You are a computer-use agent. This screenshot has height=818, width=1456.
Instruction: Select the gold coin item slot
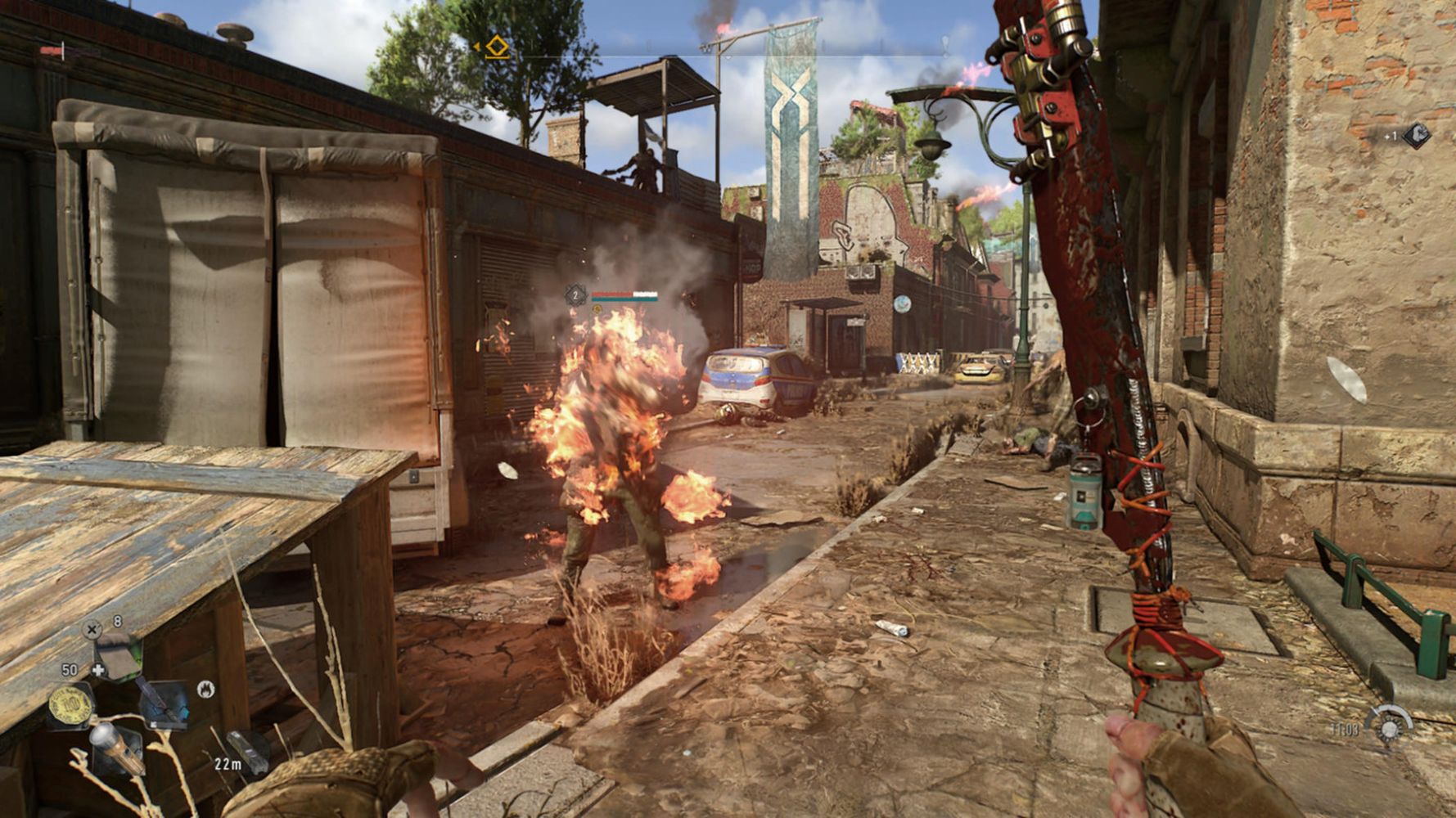(x=71, y=705)
